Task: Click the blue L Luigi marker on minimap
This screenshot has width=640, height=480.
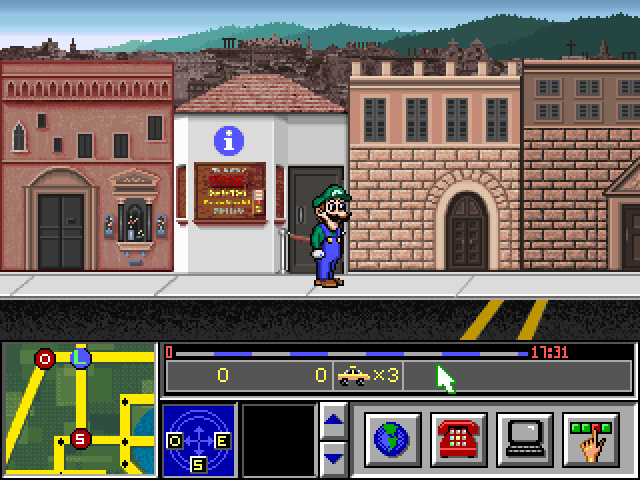Action: click(82, 356)
